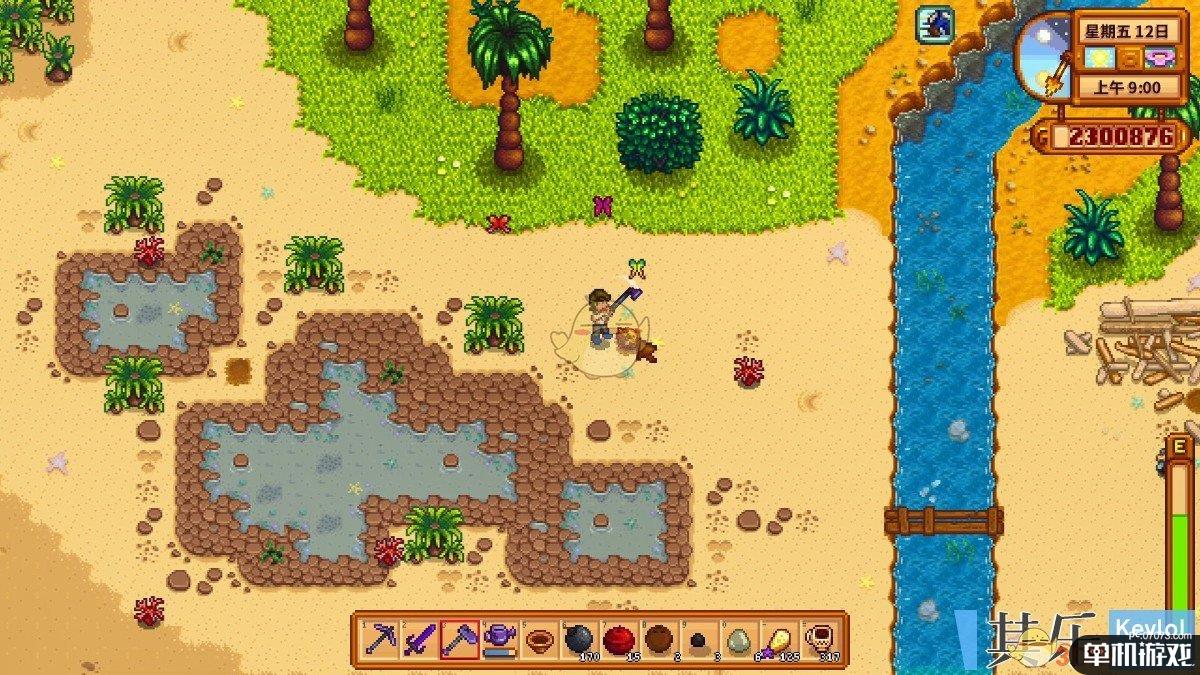Image resolution: width=1200 pixels, height=675 pixels.
Task: Select the pickaxe in the hotbar
Action: tap(380, 639)
